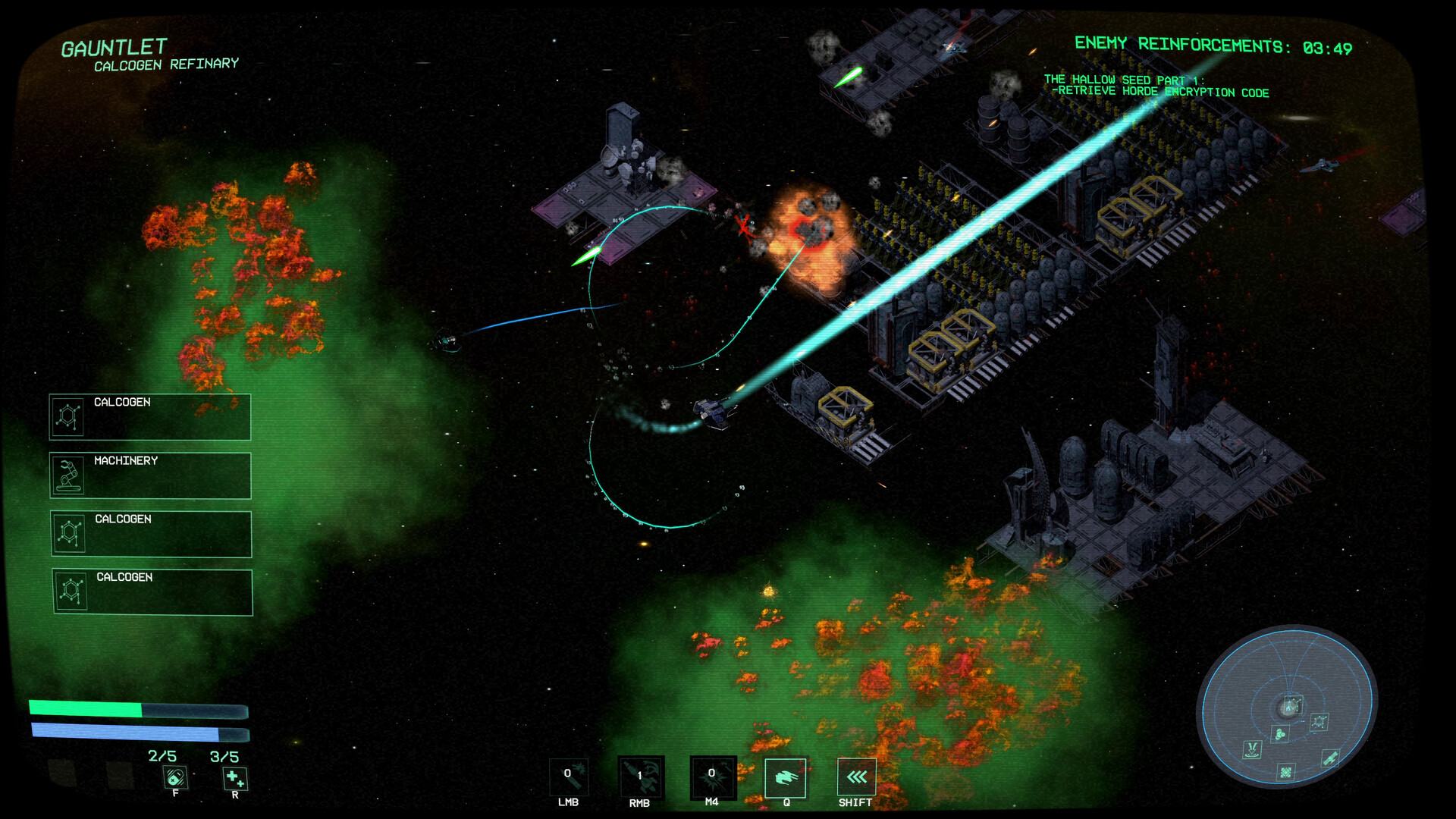Select the landing arrow marker on radar
Viewport: 1456px width, 819px height.
coord(1252,749)
